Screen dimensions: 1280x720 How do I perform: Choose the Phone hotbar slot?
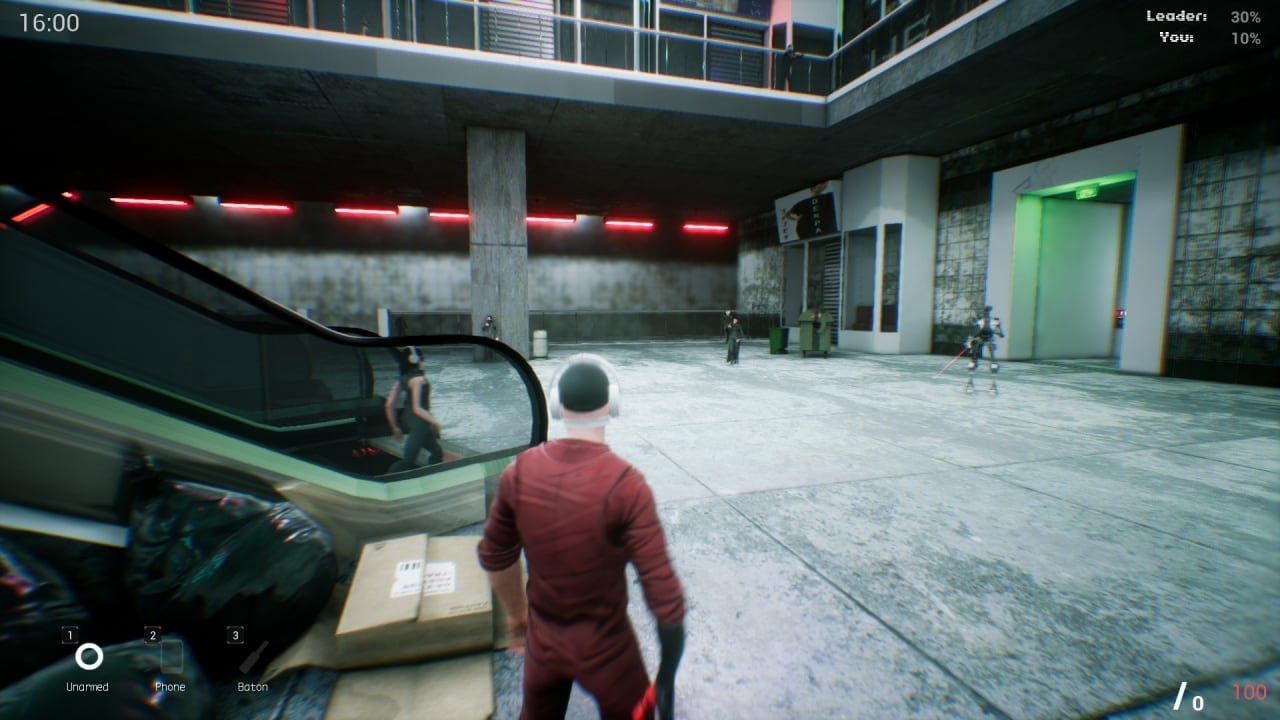pyautogui.click(x=171, y=657)
